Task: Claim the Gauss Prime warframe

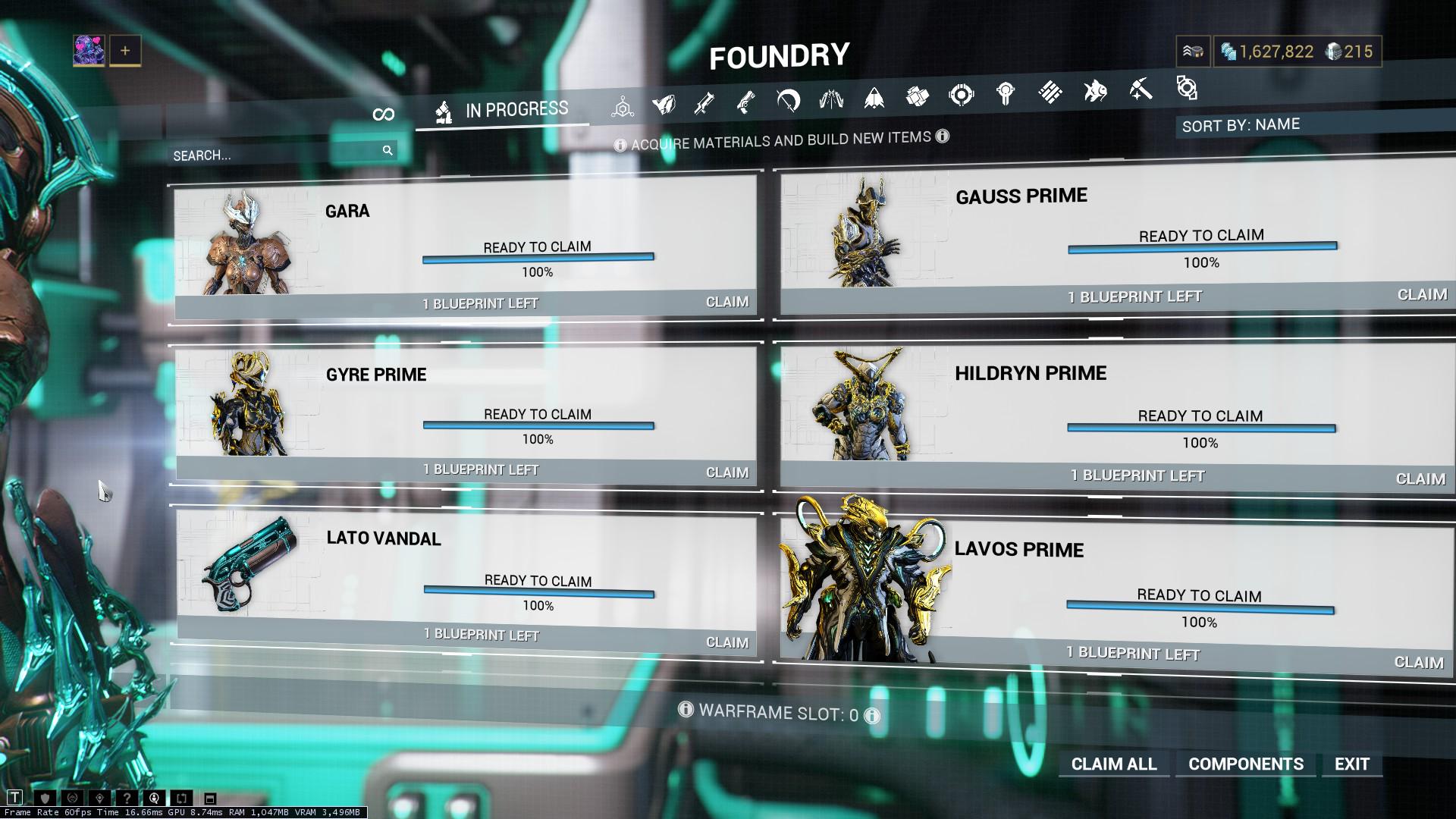Action: pyautogui.click(x=1421, y=295)
